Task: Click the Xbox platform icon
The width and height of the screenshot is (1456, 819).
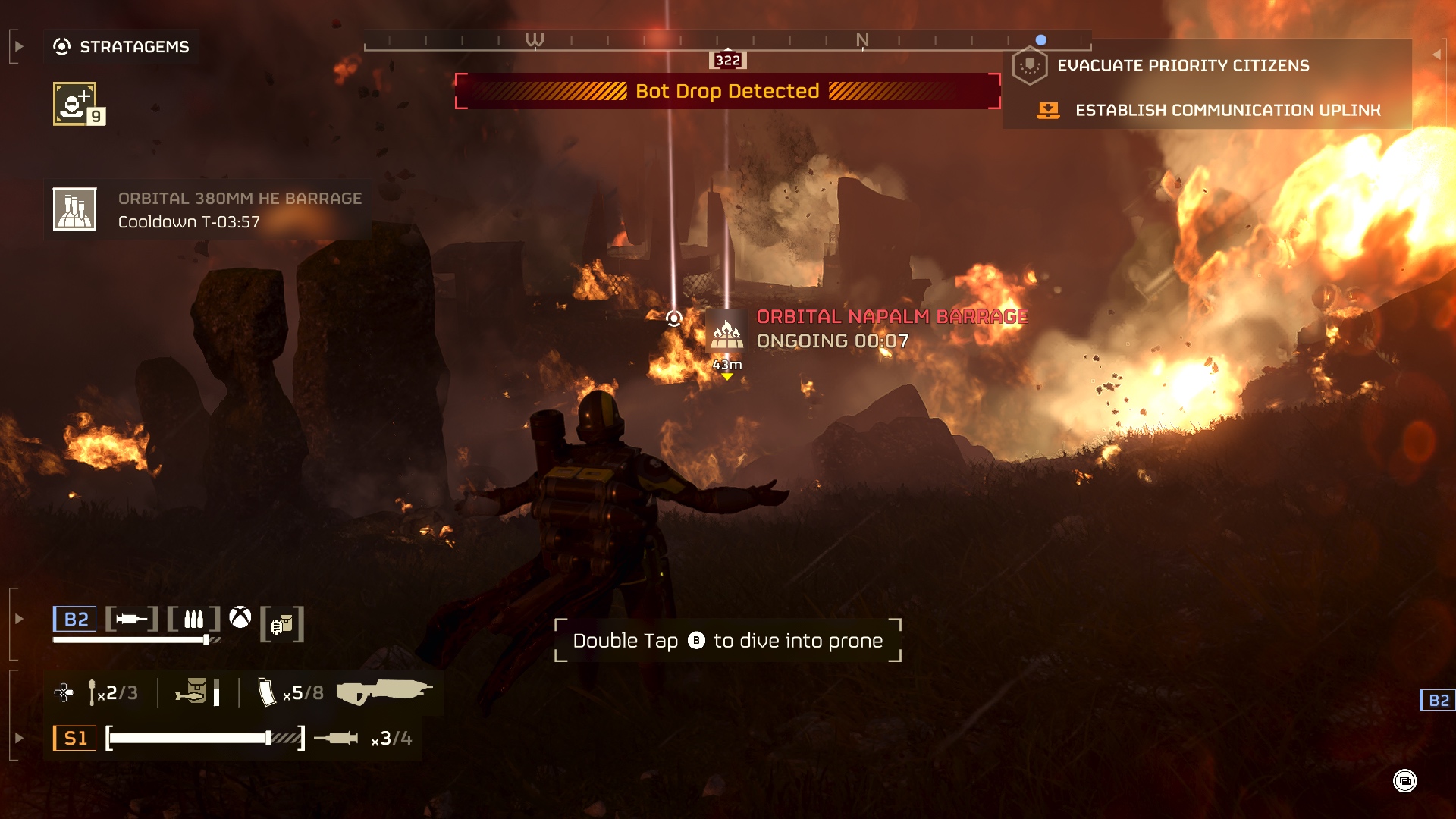Action: [x=240, y=618]
